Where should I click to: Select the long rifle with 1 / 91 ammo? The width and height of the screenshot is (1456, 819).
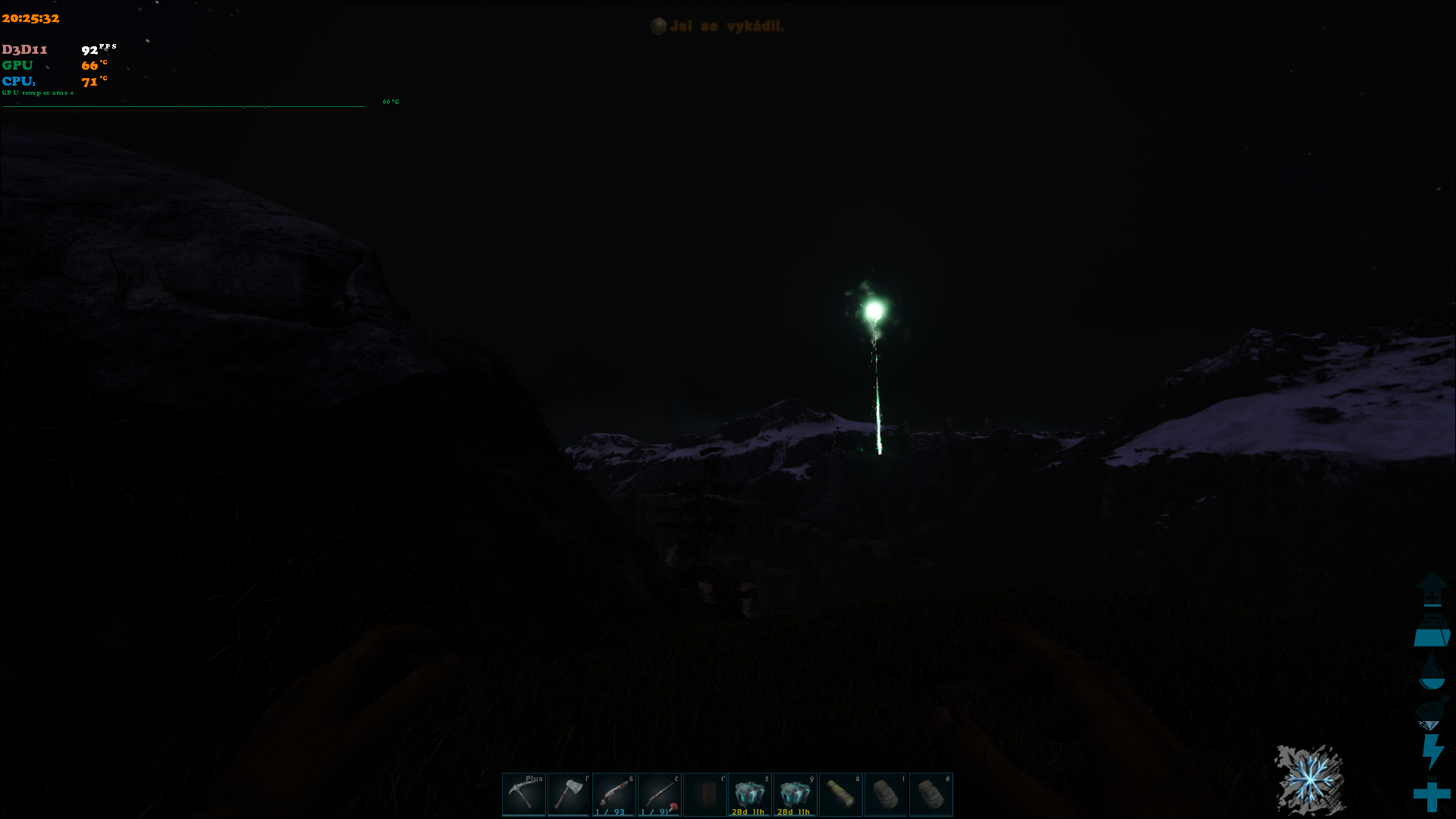click(x=659, y=794)
